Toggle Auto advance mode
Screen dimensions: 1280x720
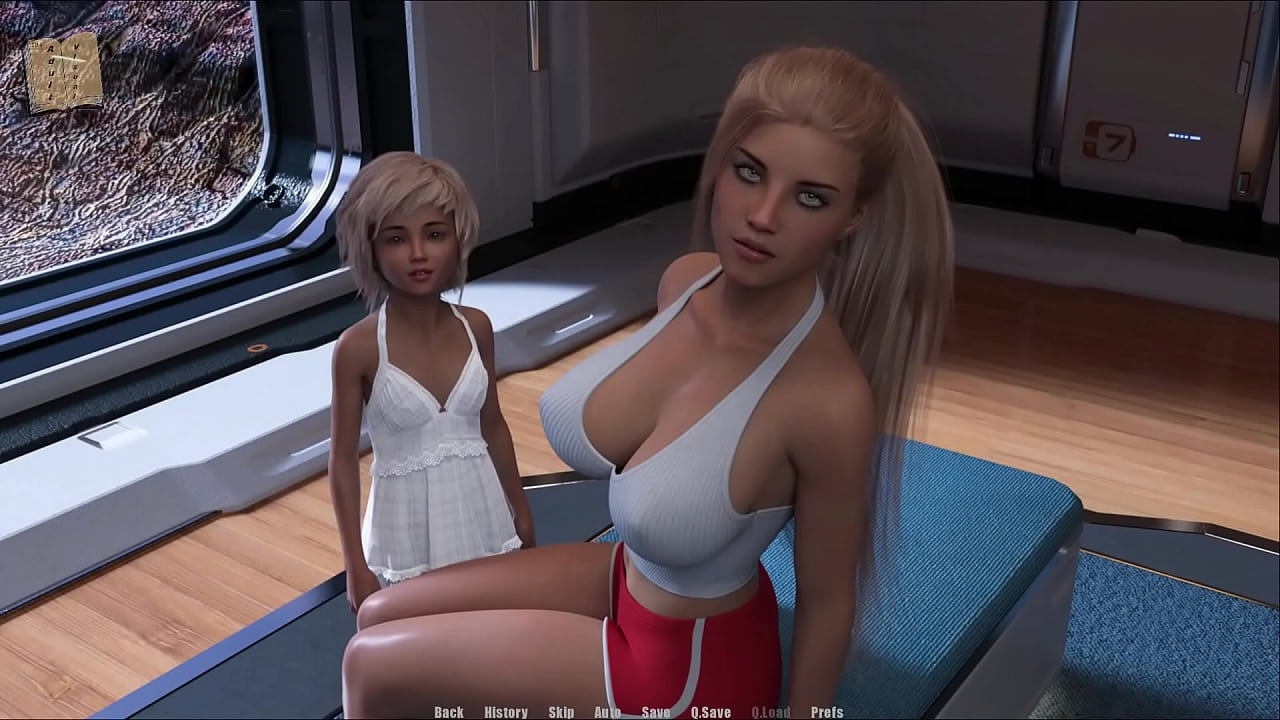tap(607, 712)
